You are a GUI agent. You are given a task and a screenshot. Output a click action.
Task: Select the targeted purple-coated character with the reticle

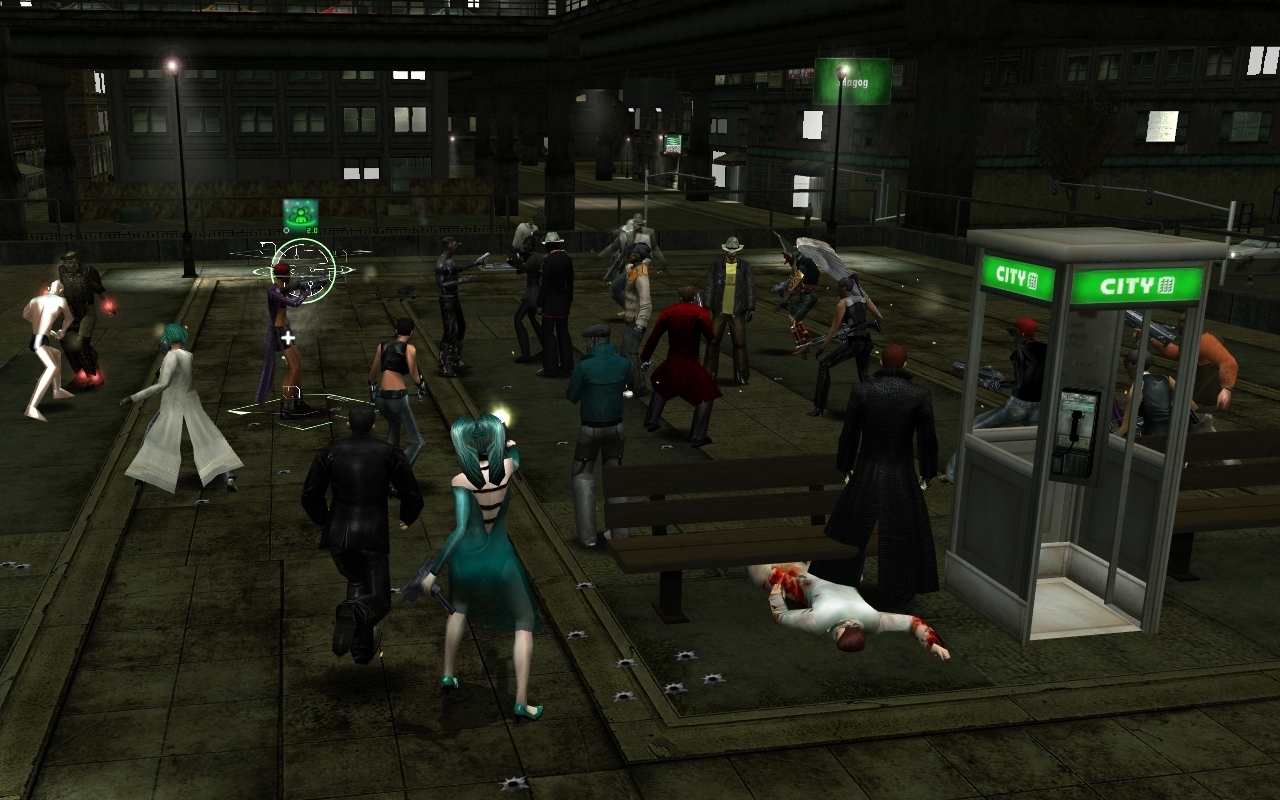pos(280,330)
